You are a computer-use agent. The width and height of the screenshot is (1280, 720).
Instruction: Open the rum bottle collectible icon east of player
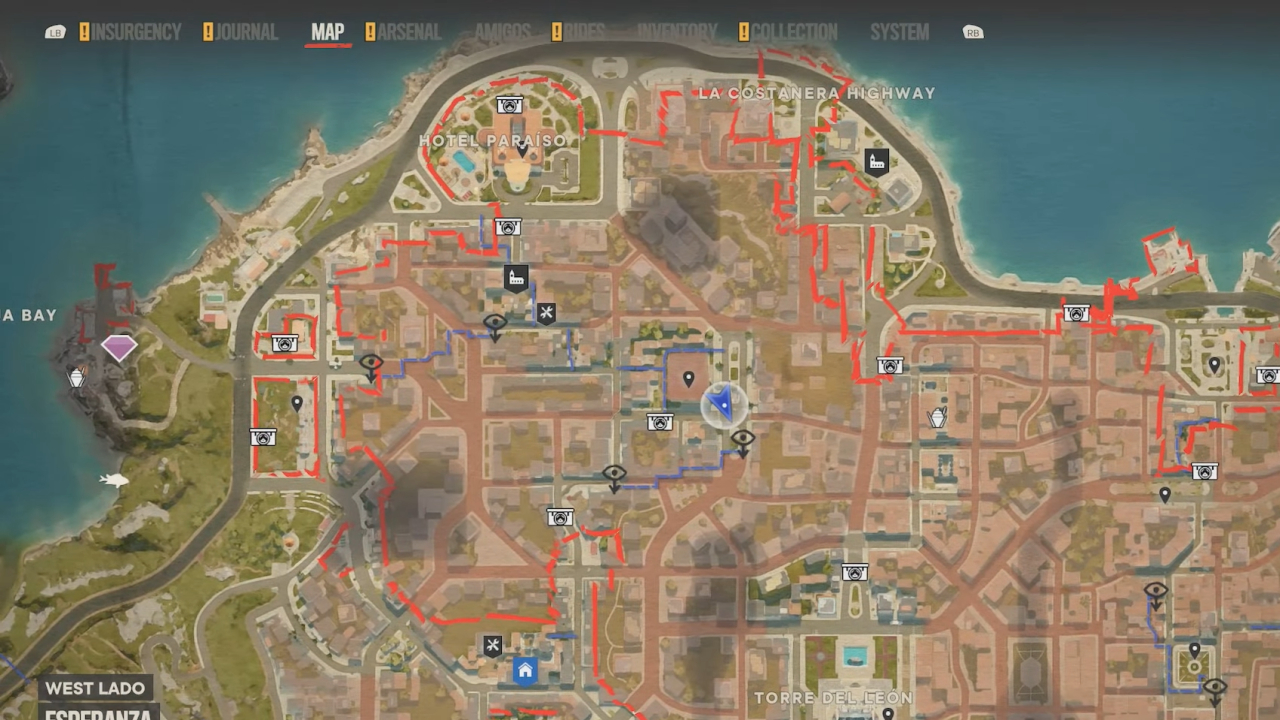pos(937,417)
